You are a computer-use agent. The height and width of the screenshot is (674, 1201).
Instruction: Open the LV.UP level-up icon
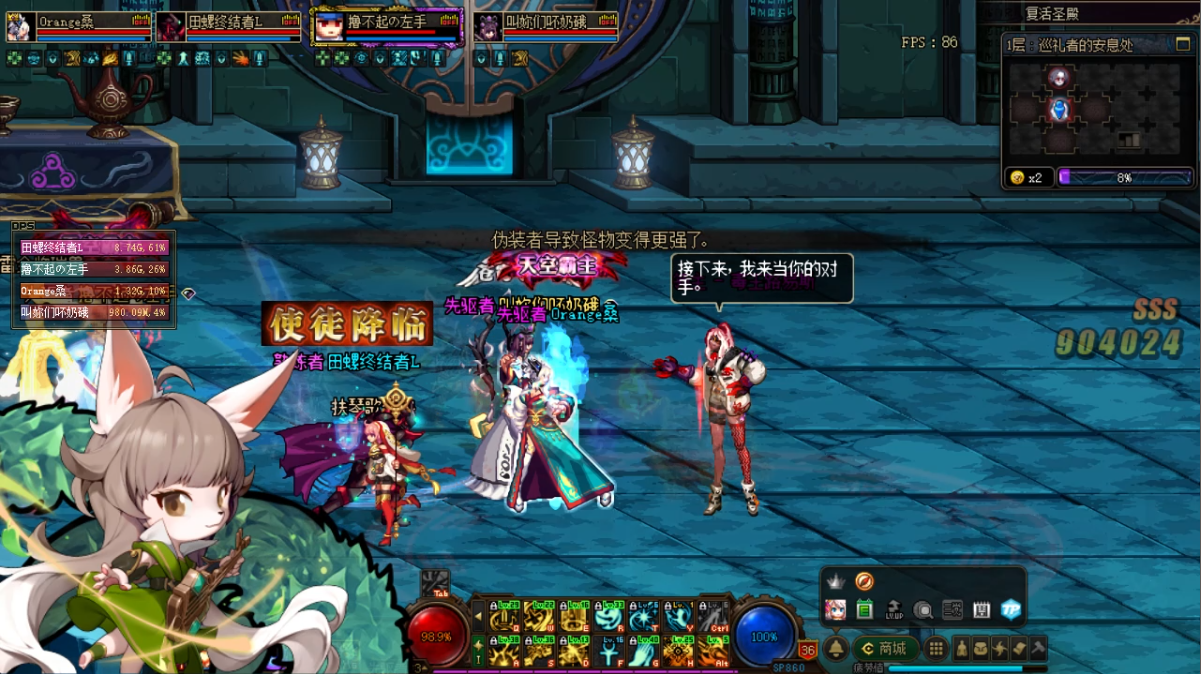point(894,609)
